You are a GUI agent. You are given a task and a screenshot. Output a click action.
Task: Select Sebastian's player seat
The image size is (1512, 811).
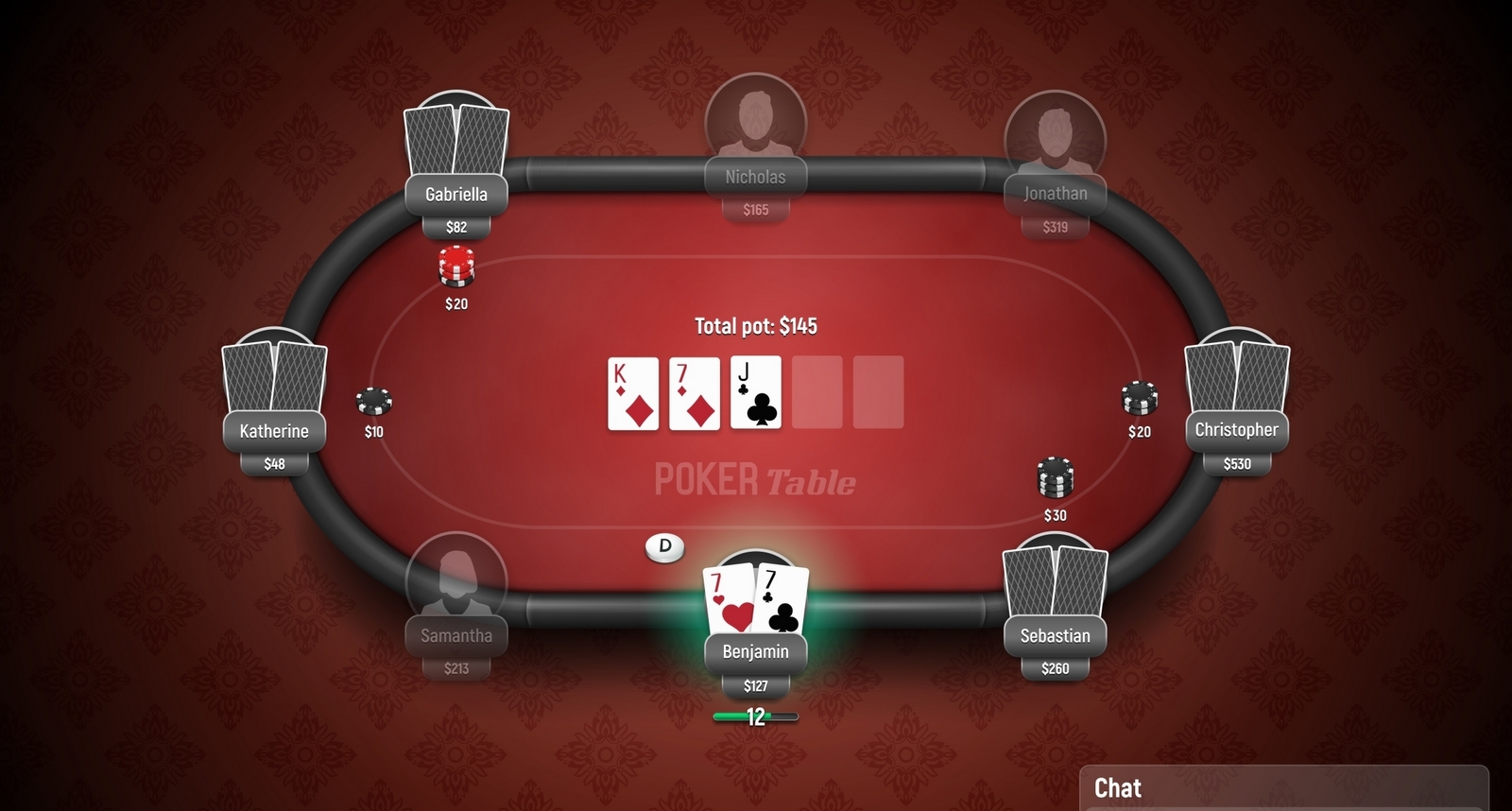click(x=1055, y=635)
